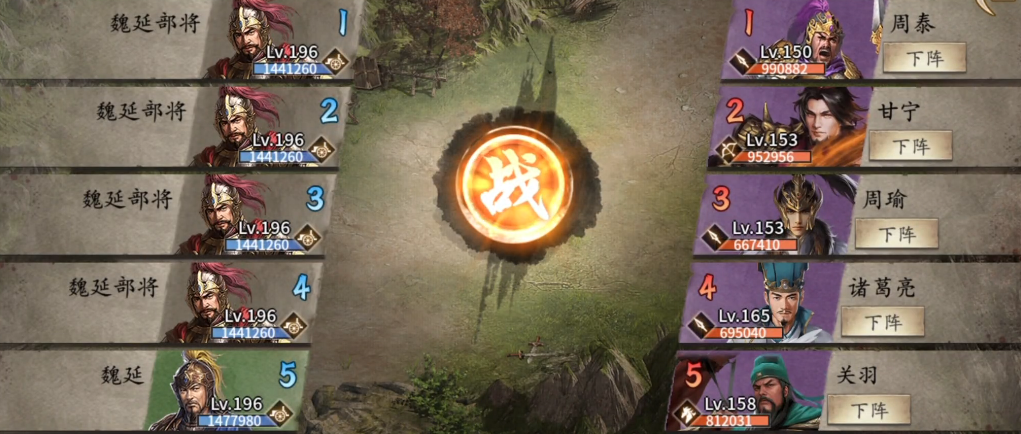The width and height of the screenshot is (1021, 434).
Task: Remove 关羽 with the 下阵 button
Action: [869, 409]
